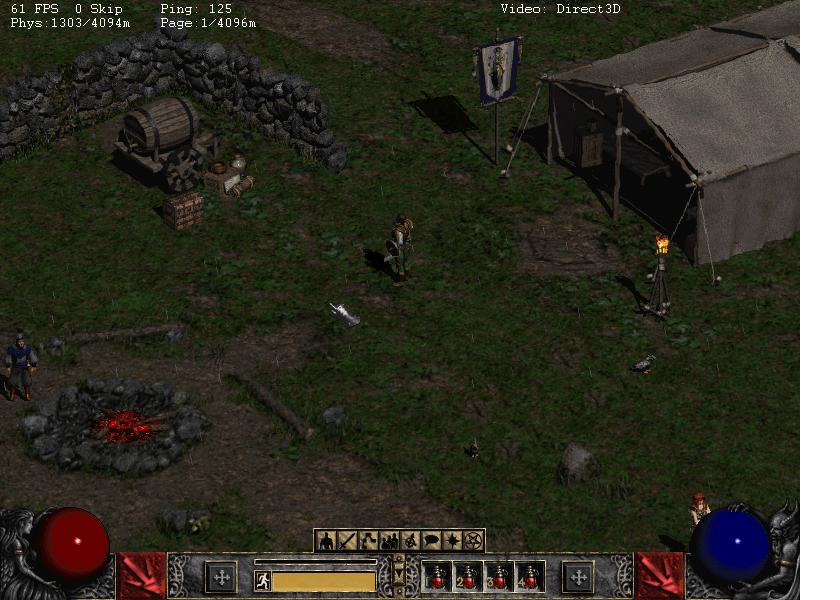The image size is (840, 600).
Task: Click the plus button beside the mana orb
Action: [577, 577]
